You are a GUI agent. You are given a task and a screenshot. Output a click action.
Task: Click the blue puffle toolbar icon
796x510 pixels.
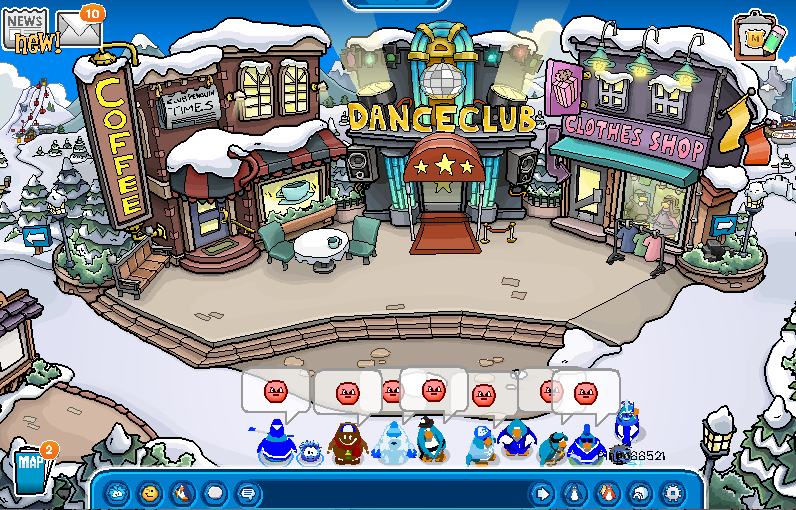(x=118, y=493)
